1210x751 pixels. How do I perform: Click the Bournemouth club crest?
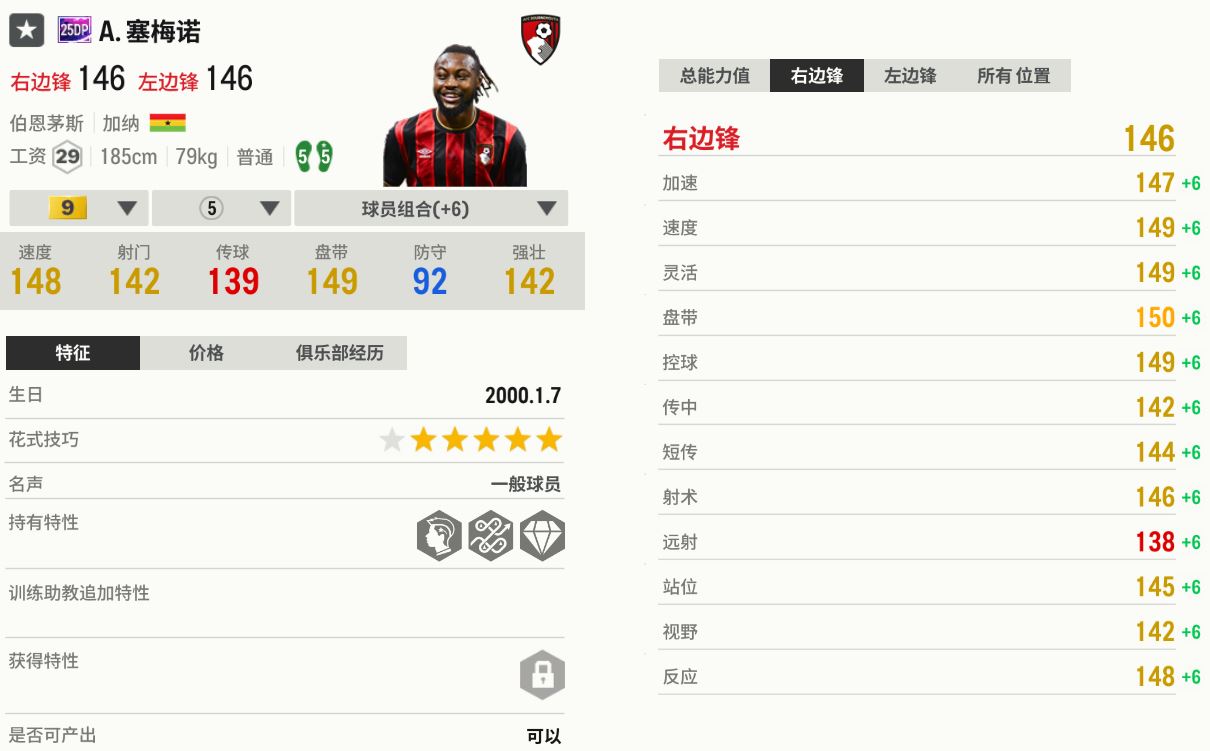click(541, 40)
